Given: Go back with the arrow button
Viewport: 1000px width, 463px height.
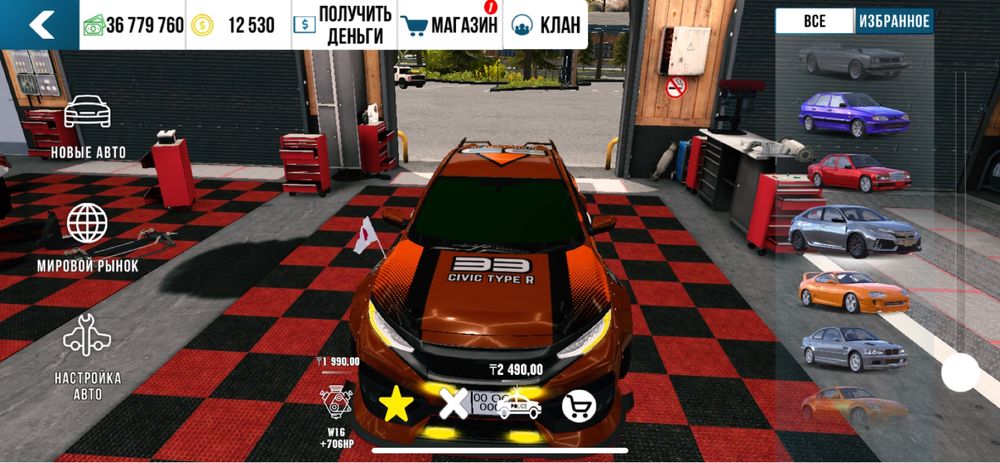Looking at the screenshot, I should tap(40, 25).
